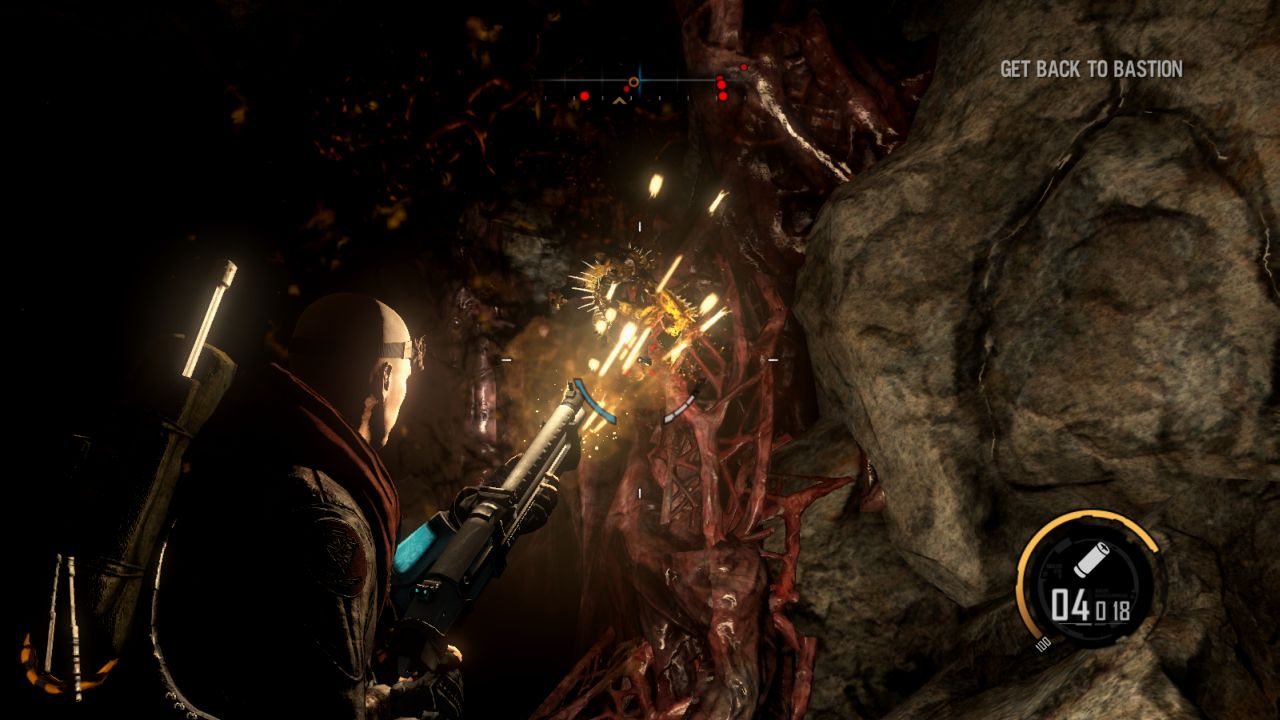Click the Get Back to Bastion objective
The width and height of the screenshot is (1280, 720).
[1091, 69]
